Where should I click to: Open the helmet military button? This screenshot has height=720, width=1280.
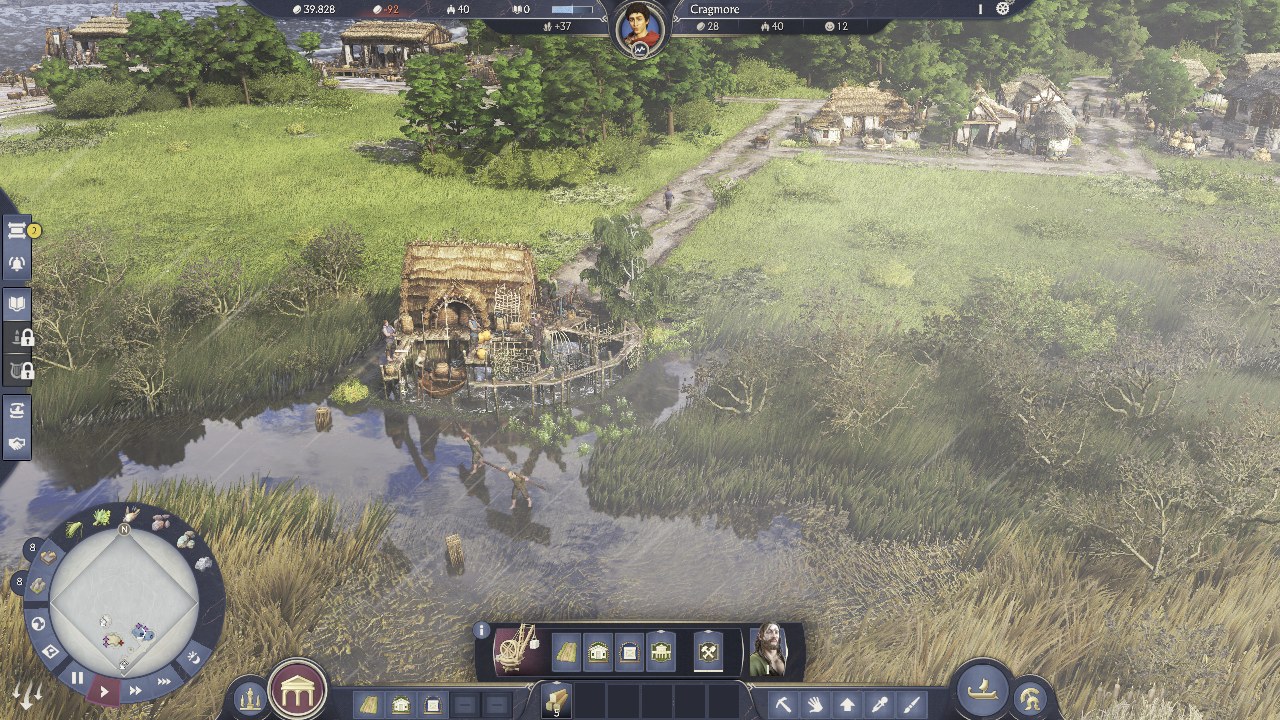1029,699
